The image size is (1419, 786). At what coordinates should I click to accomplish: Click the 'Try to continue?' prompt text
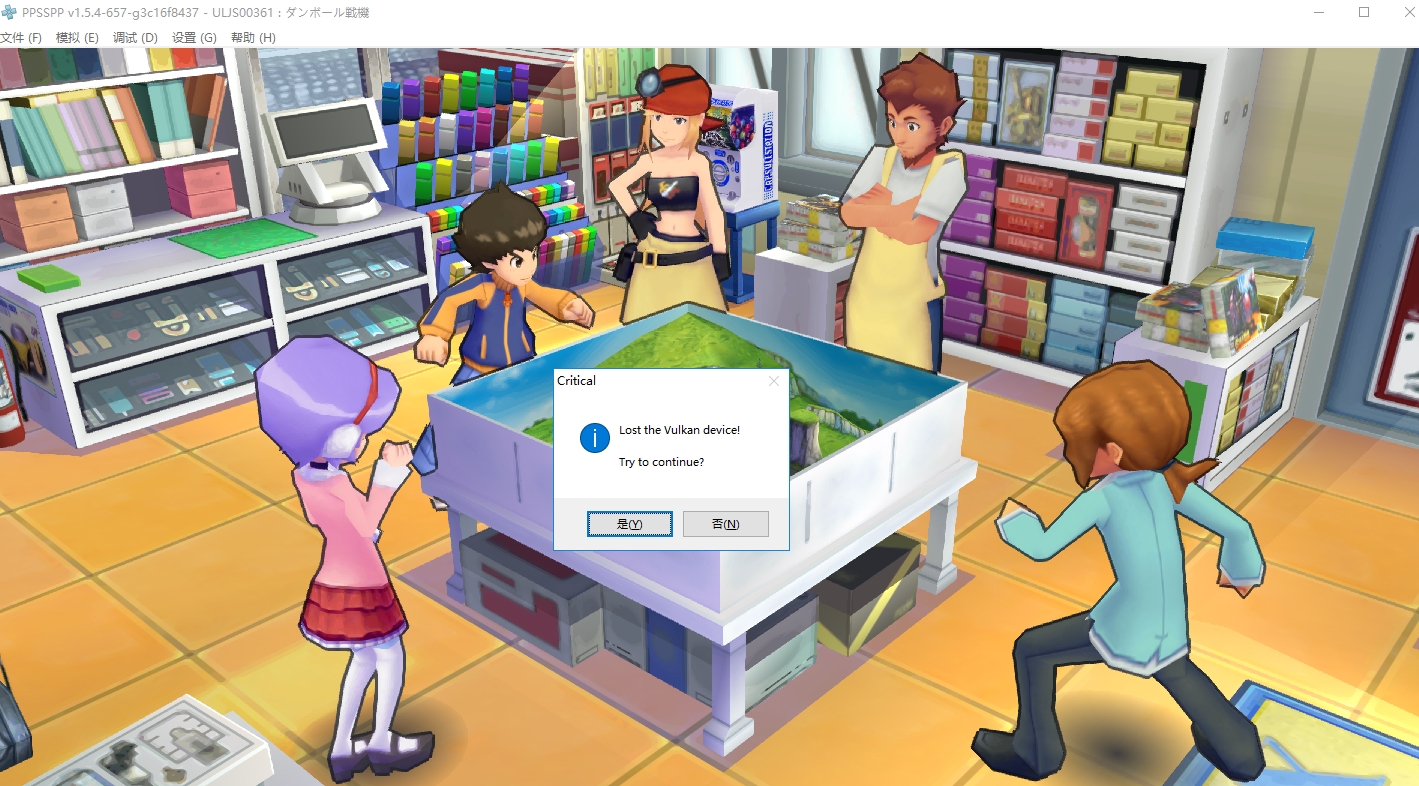(661, 461)
